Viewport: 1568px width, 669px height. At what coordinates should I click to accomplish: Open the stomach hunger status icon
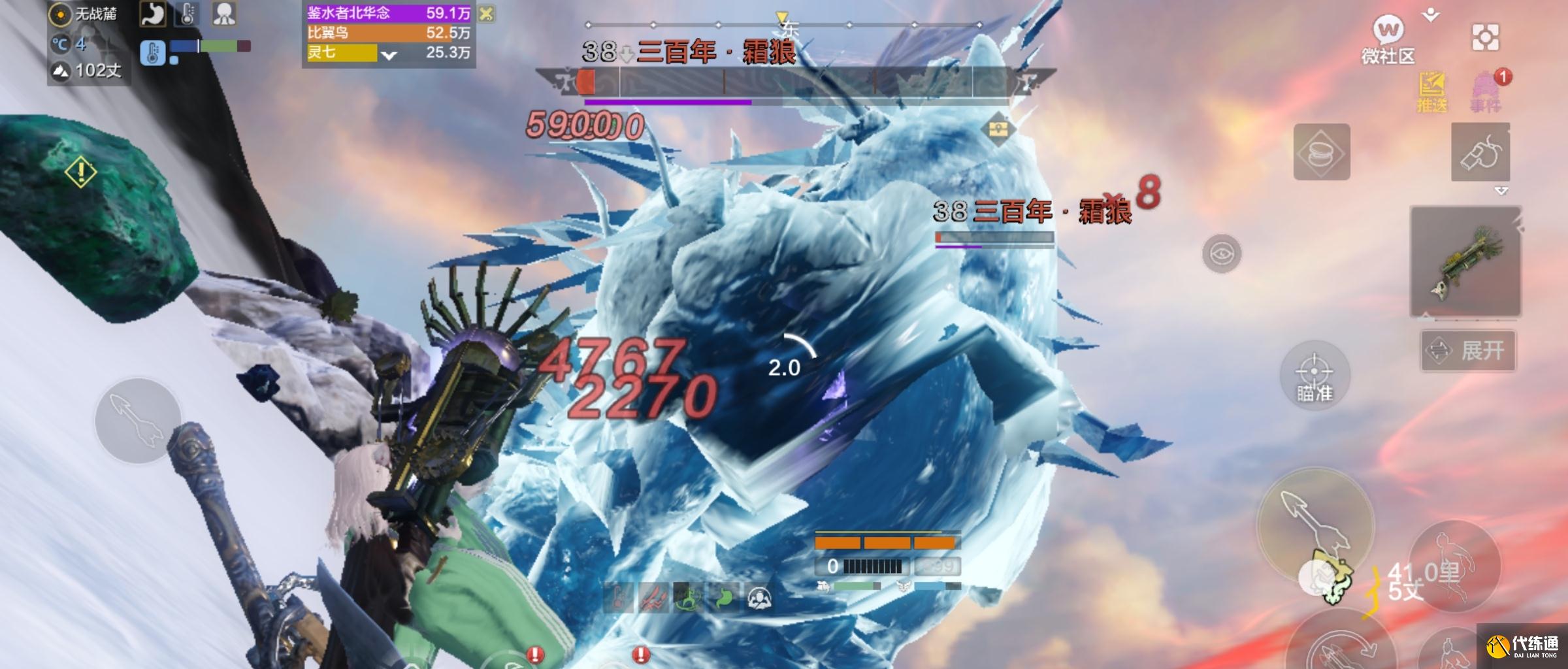click(x=152, y=14)
